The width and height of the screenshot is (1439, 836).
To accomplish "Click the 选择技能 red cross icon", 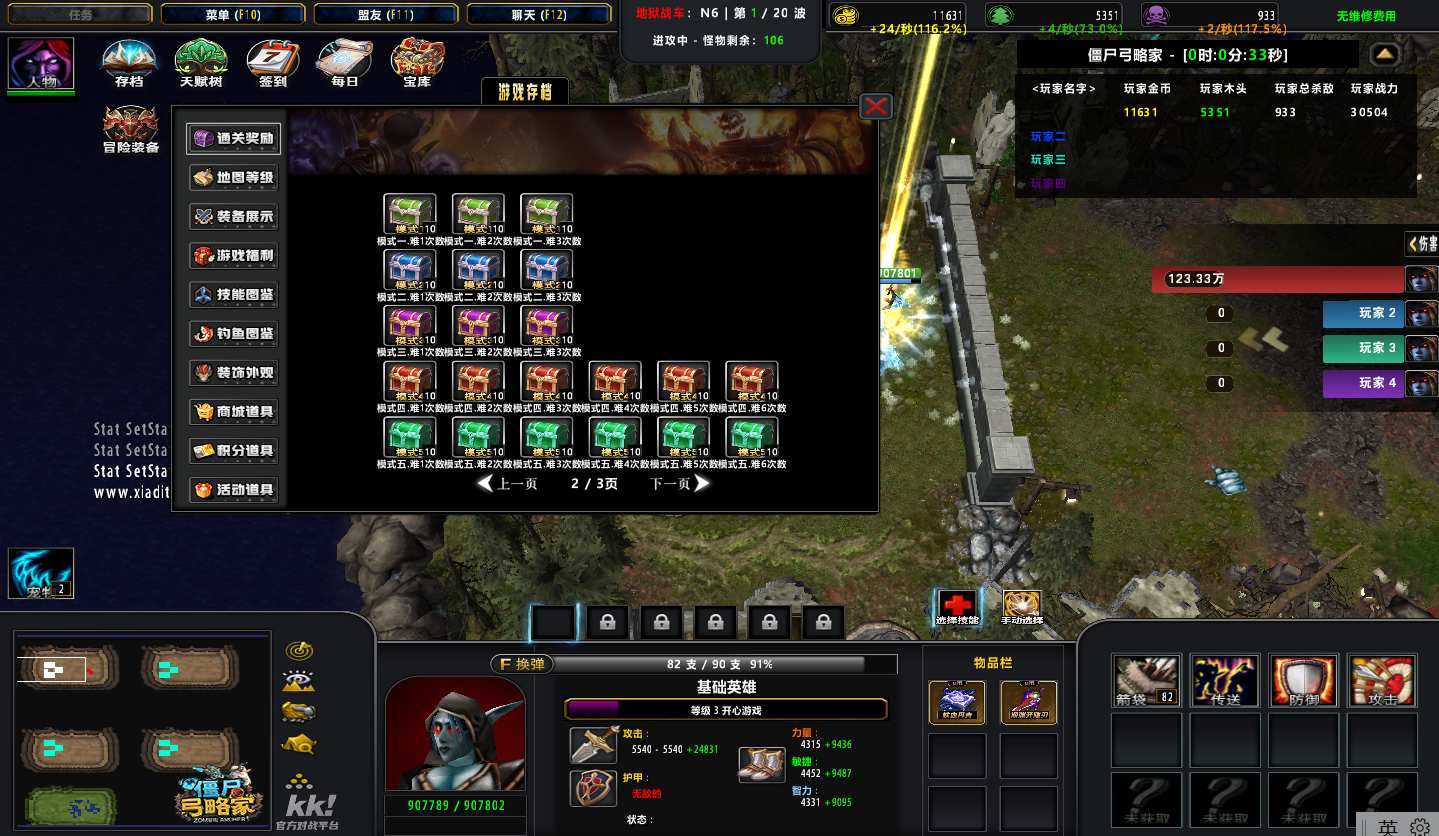I will point(957,606).
